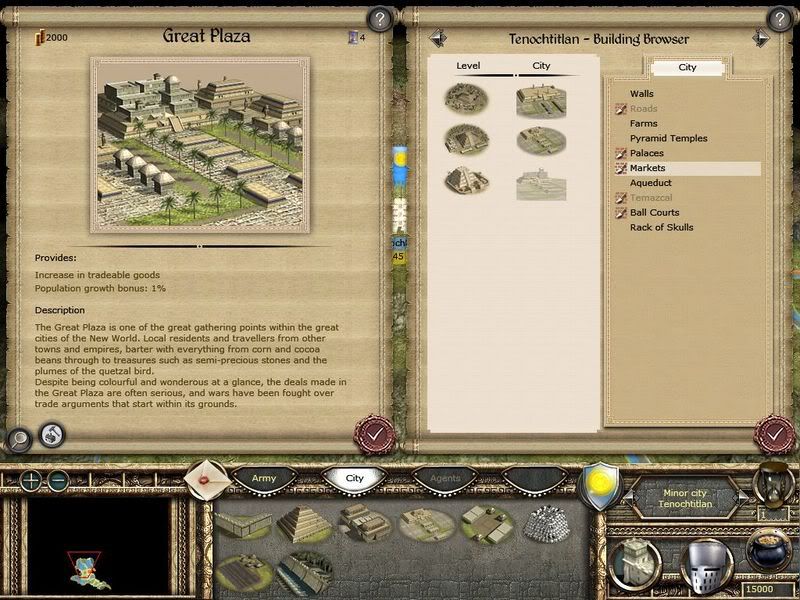Select the Pyramid Temples entry
Image resolution: width=800 pixels, height=600 pixels.
pos(668,138)
